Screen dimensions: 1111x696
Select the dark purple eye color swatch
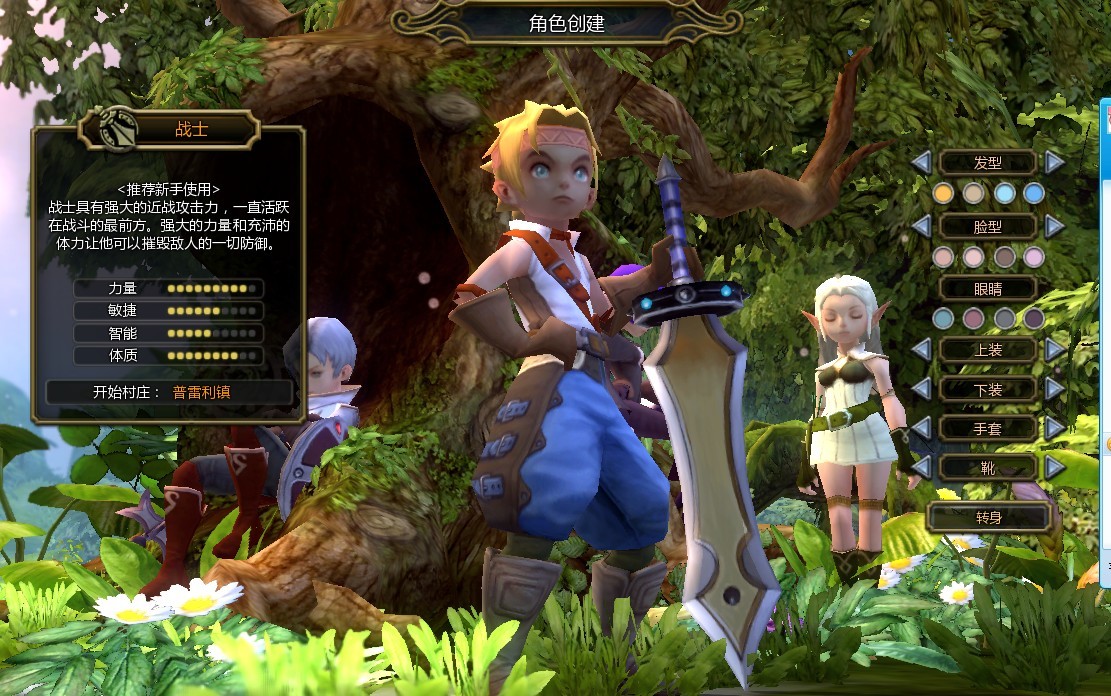click(1034, 318)
